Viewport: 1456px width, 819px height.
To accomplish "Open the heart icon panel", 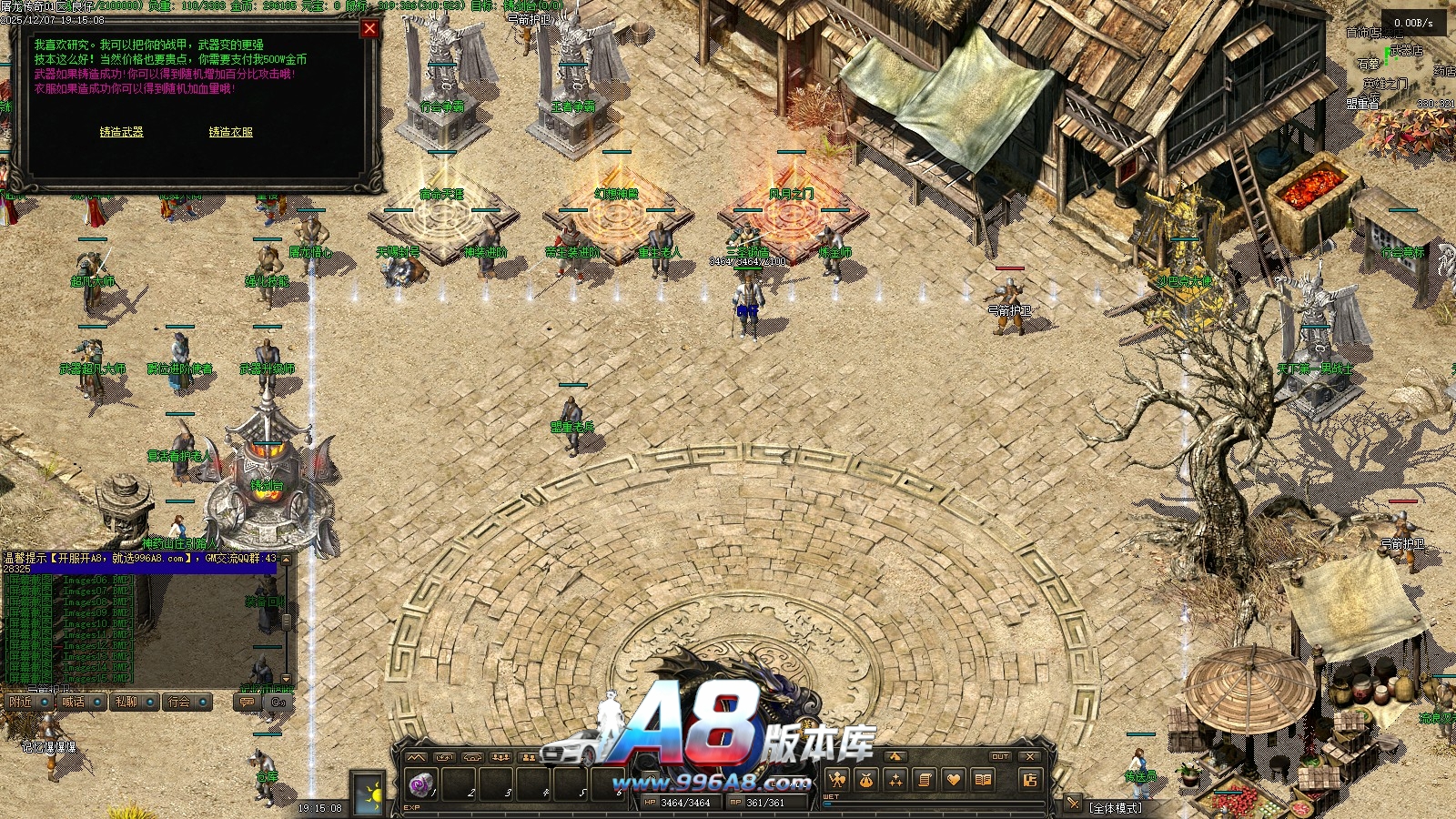I will pyautogui.click(x=954, y=780).
